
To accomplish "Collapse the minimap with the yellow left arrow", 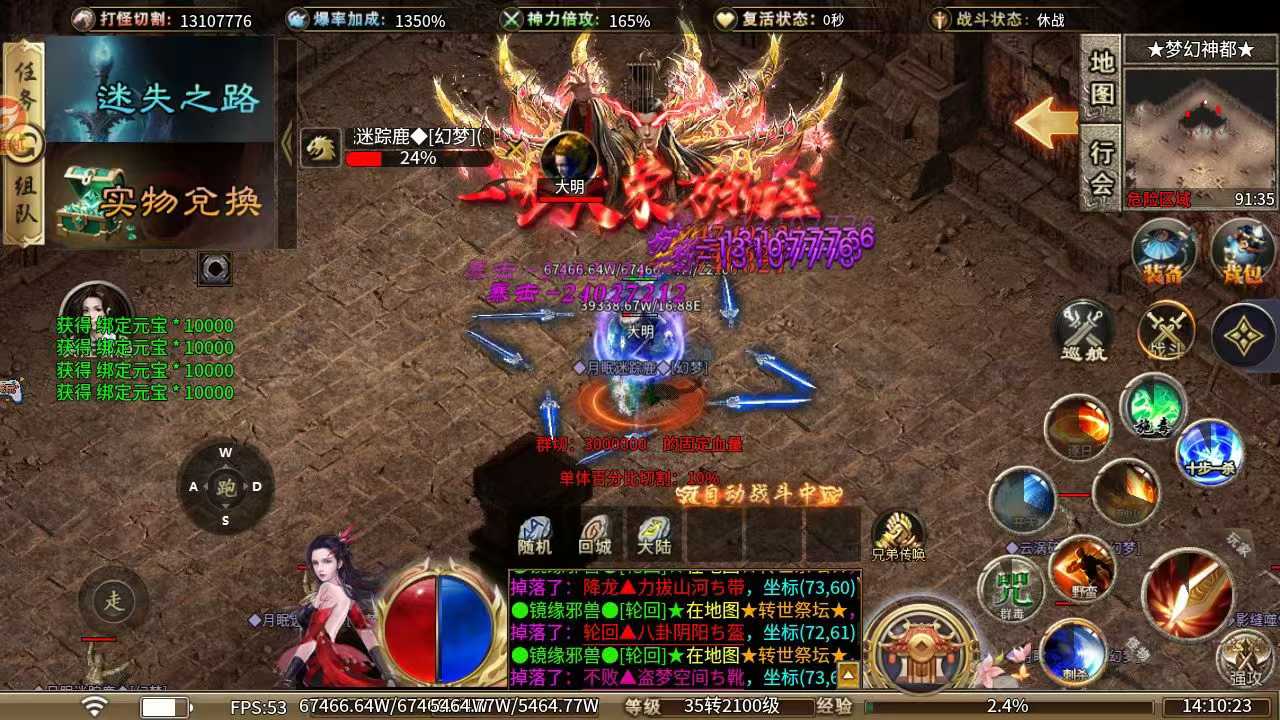I will [x=1048, y=124].
